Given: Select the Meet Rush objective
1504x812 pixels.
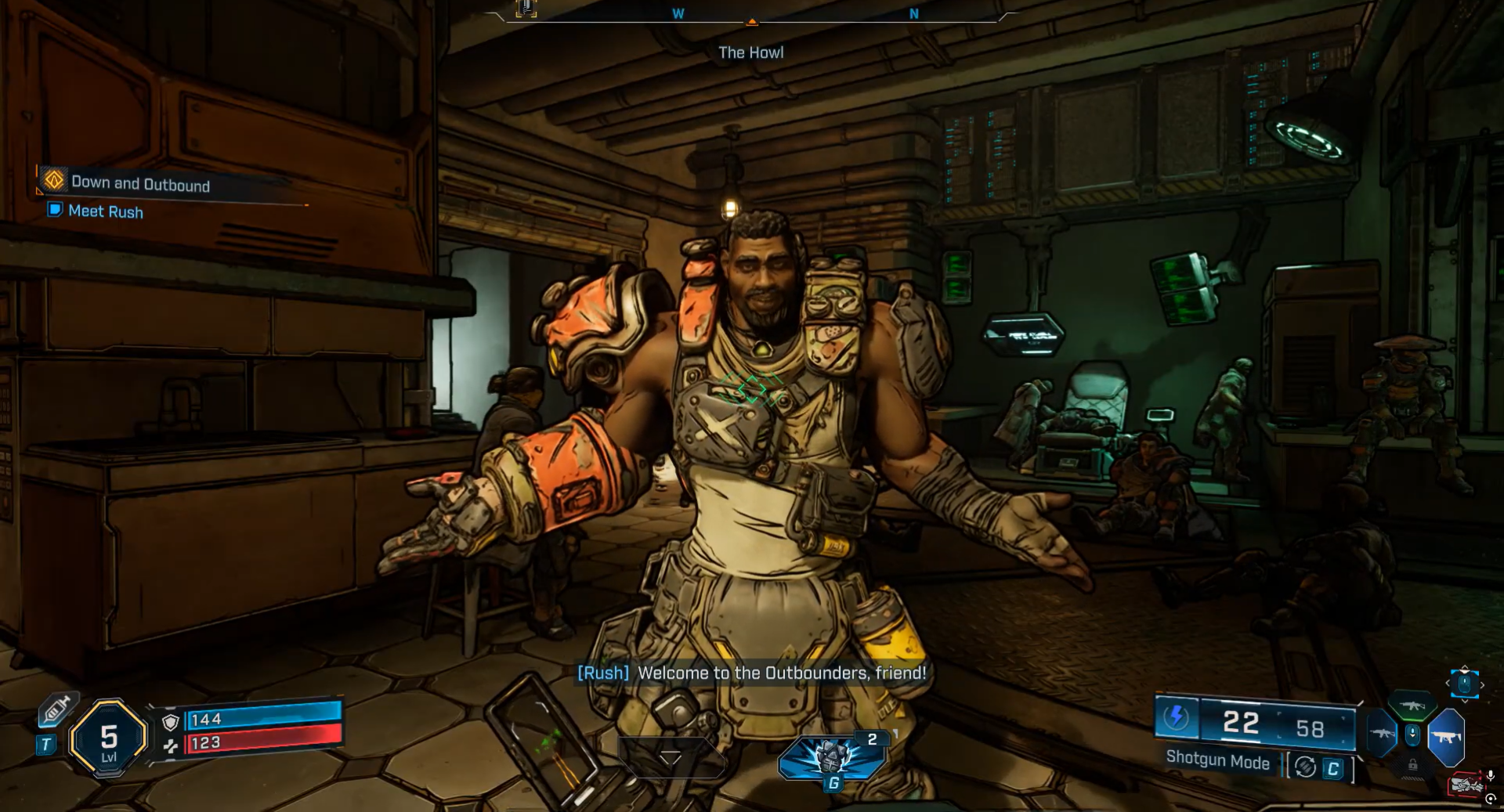Looking at the screenshot, I should [105, 211].
